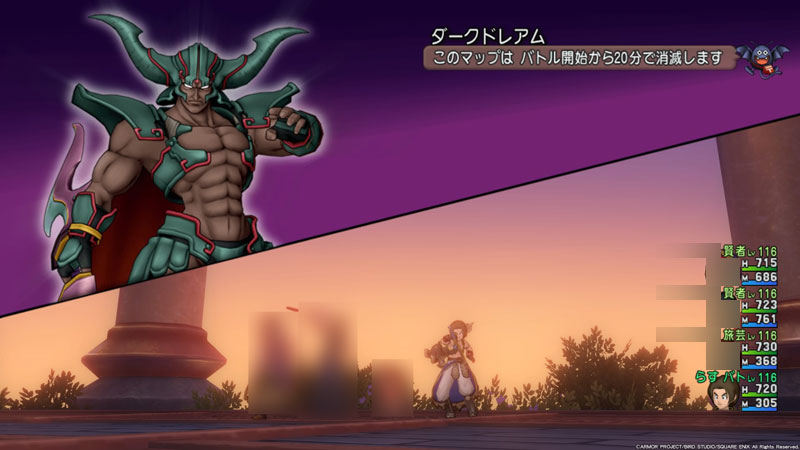Viewport: 800px width, 450px height.
Task: Select the 20分で消滅します map notice banner
Action: (578, 58)
